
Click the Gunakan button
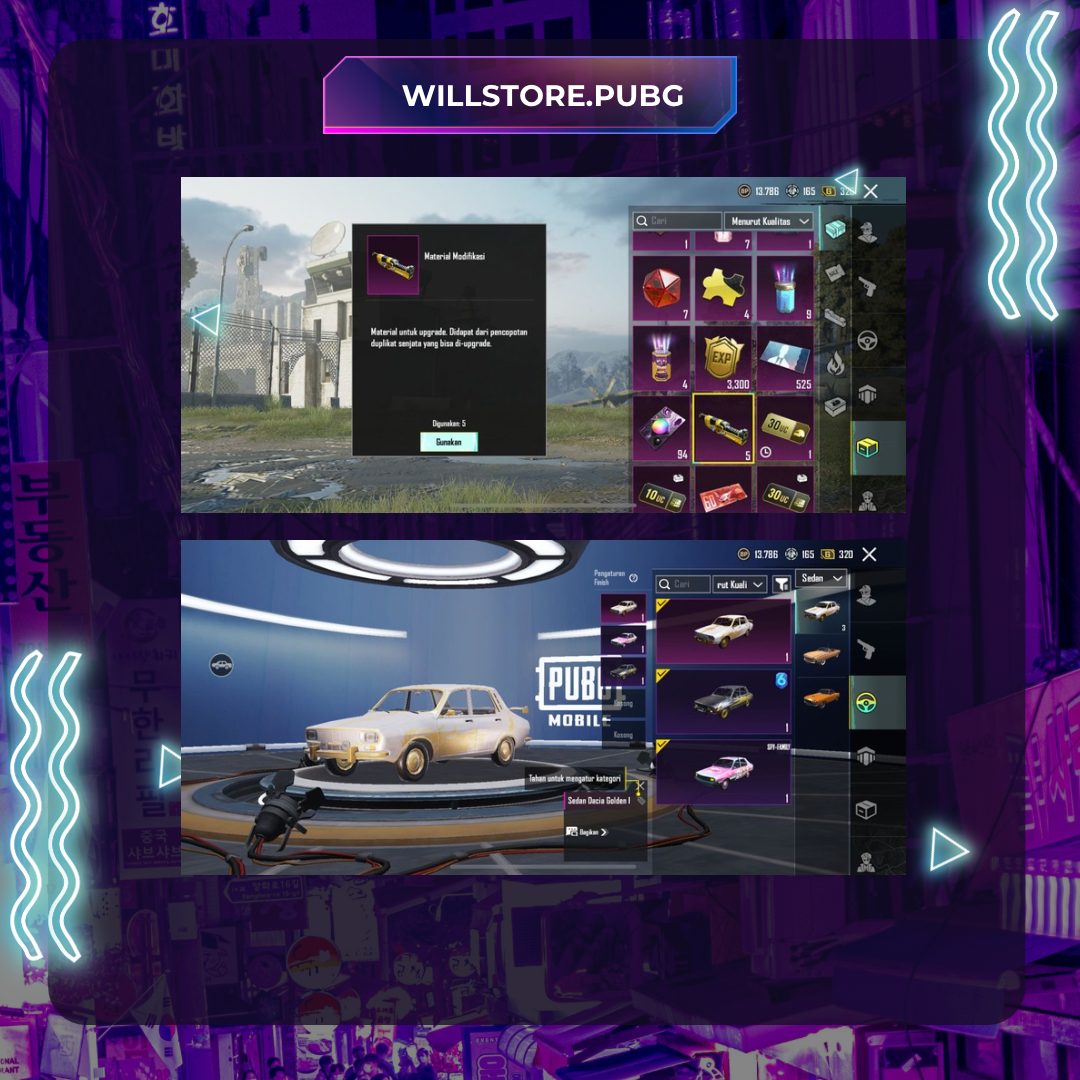coord(449,442)
